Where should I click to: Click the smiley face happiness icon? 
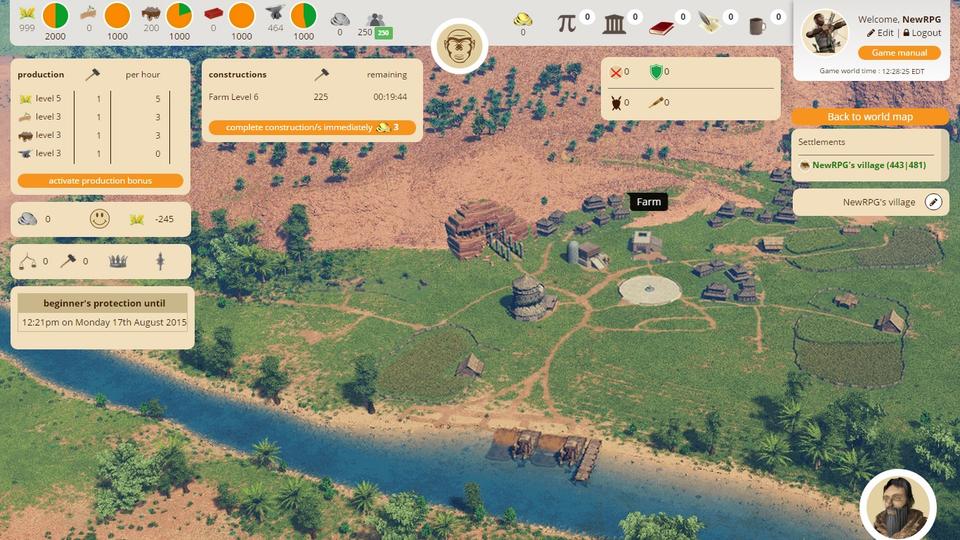pos(99,219)
